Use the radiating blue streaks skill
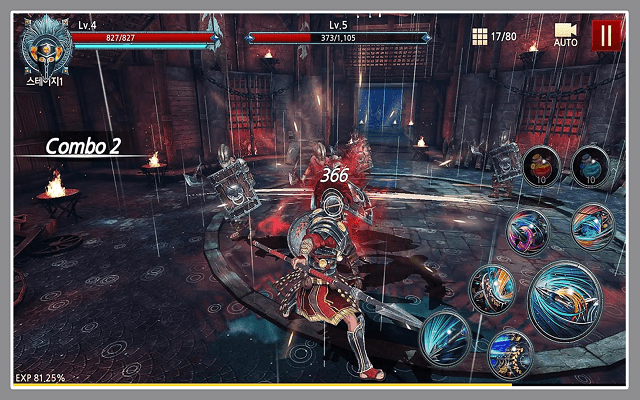 (445, 334)
